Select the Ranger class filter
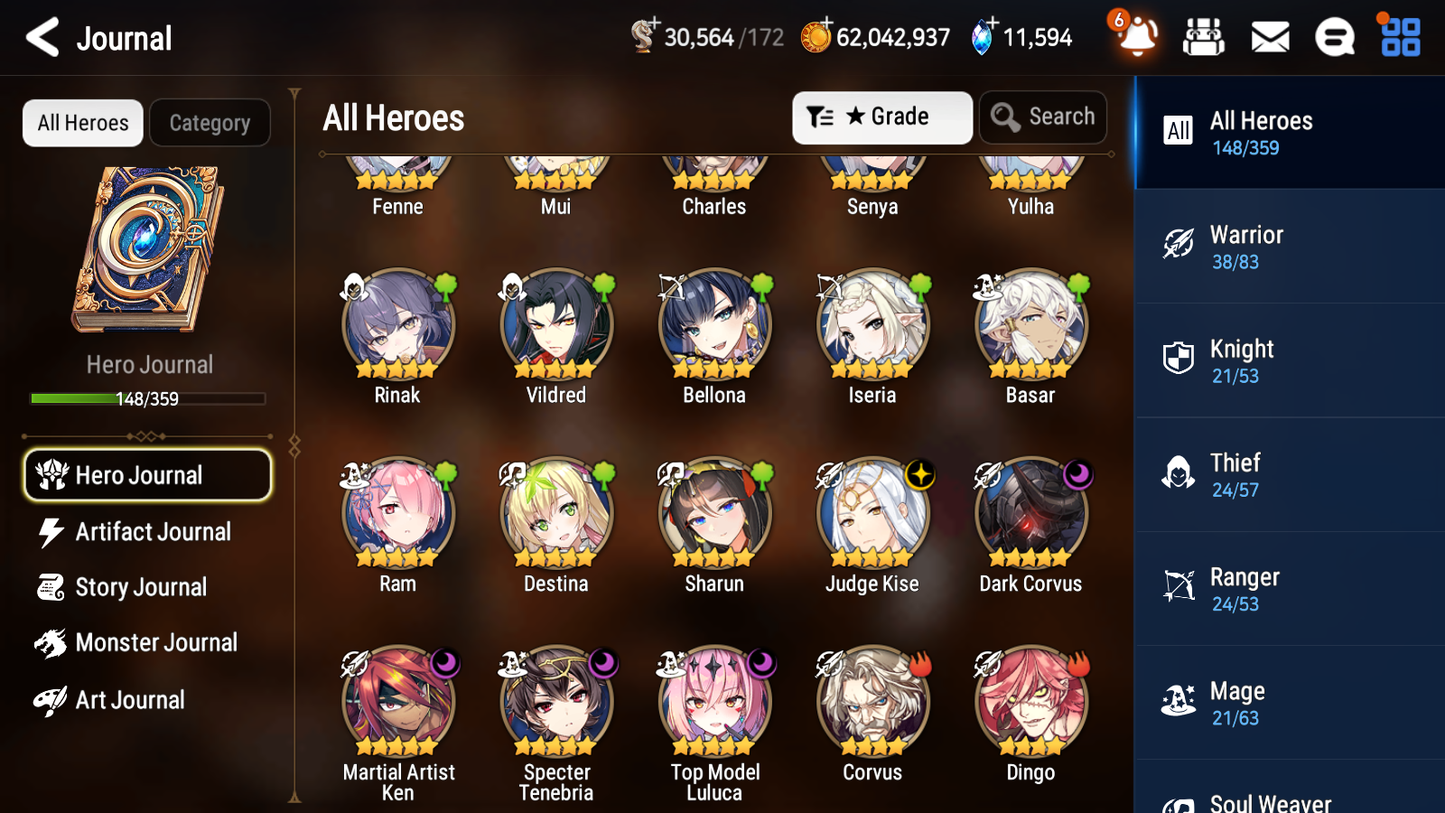 [1178, 588]
